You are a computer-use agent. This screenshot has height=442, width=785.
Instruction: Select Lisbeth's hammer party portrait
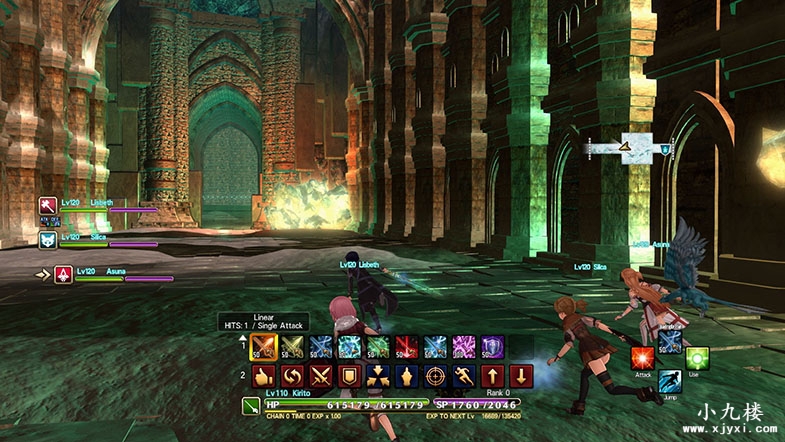[x=46, y=205]
